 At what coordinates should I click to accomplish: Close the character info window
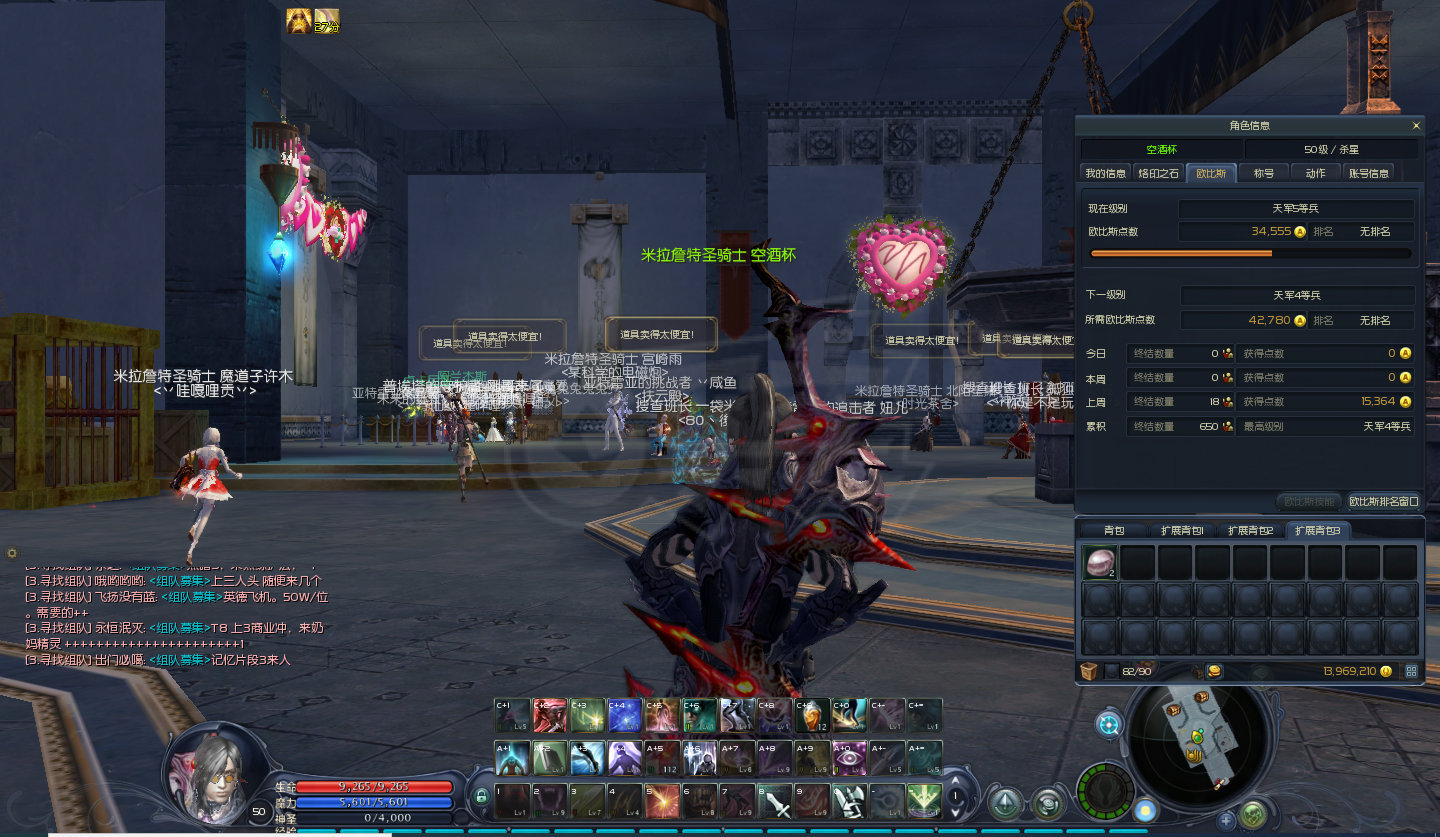click(x=1416, y=126)
